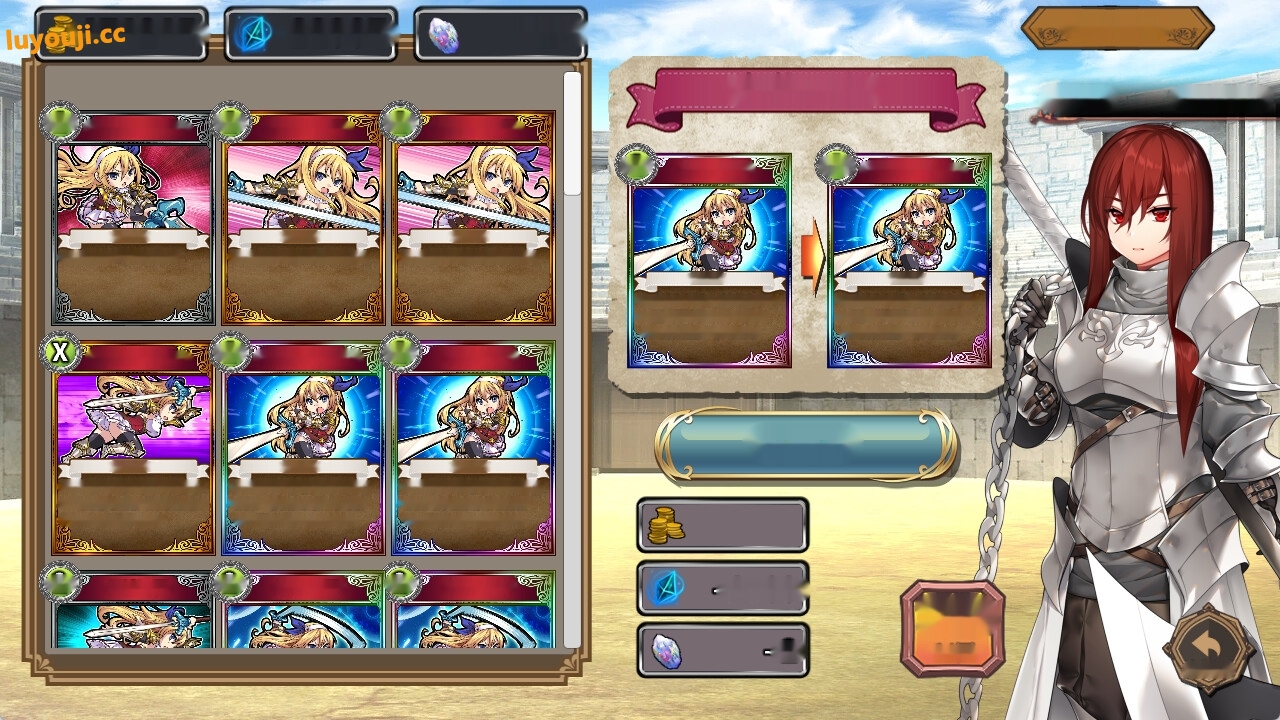Image resolution: width=1280 pixels, height=720 pixels.
Task: Pick the teal-background card in the bottom row
Action: tap(133, 612)
